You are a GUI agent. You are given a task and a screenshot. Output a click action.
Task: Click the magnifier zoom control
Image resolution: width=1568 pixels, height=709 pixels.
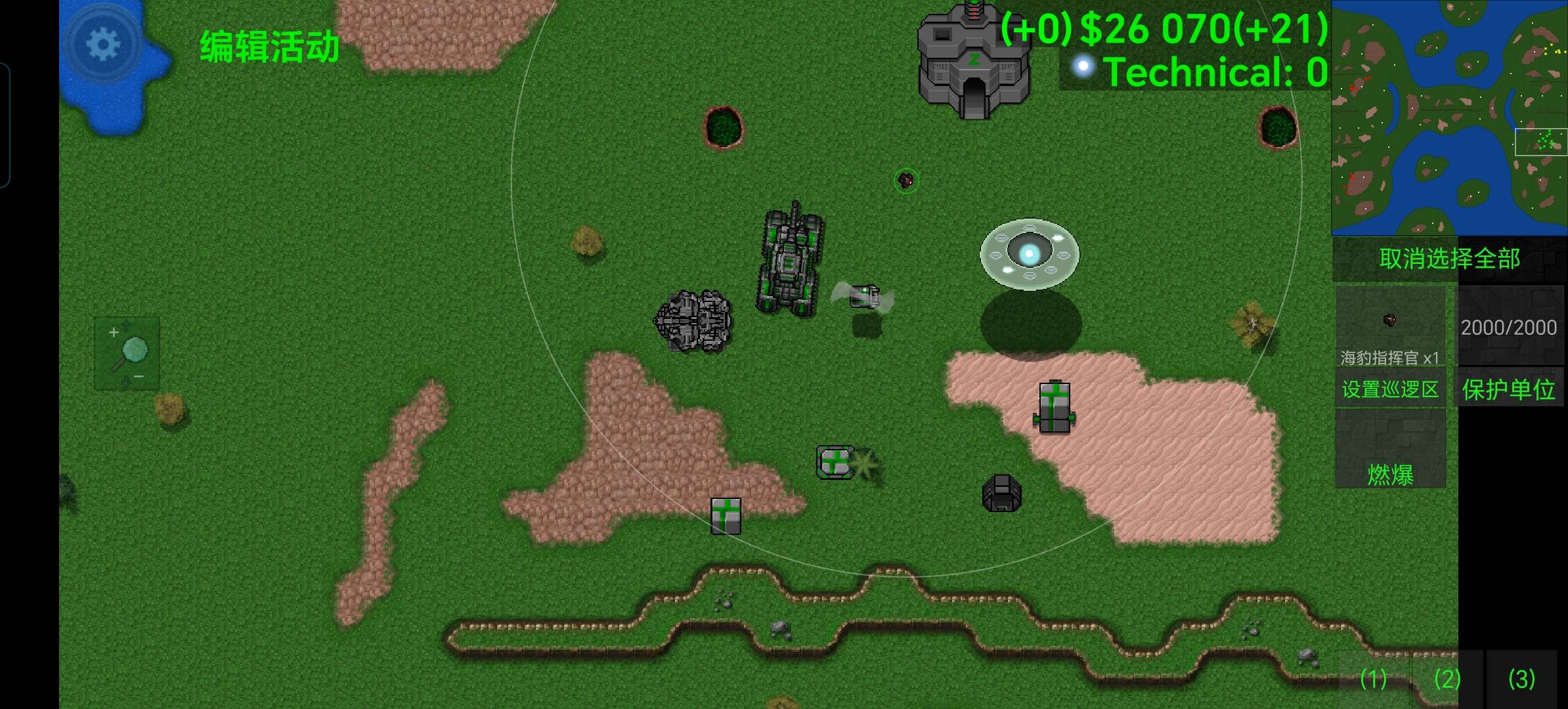(x=127, y=353)
